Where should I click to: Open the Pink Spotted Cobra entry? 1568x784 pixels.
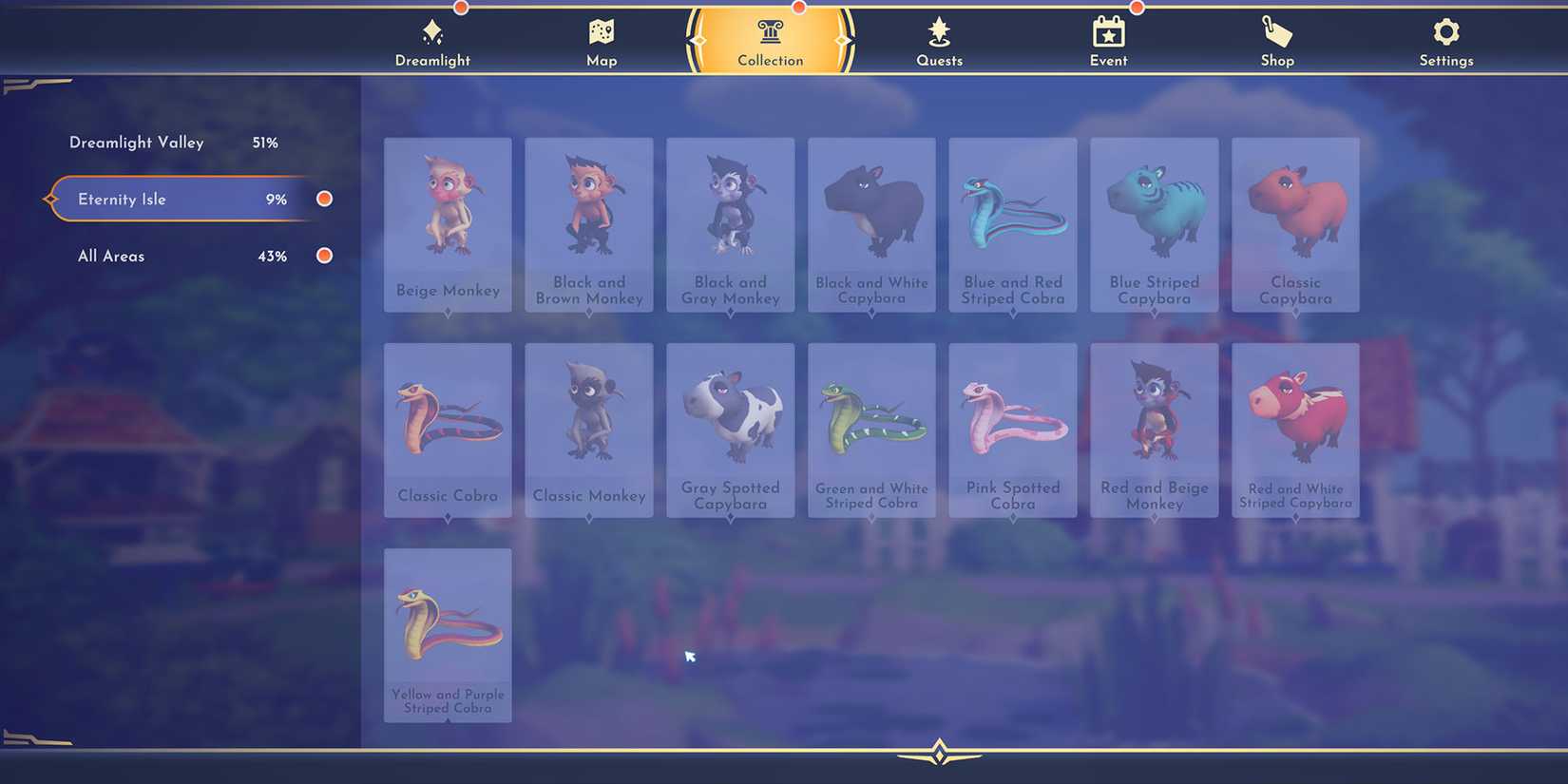click(1012, 423)
